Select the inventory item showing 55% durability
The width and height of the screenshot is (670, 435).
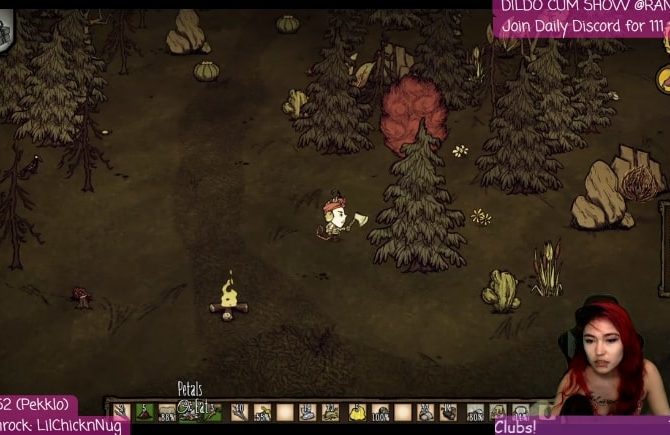(x=262, y=411)
